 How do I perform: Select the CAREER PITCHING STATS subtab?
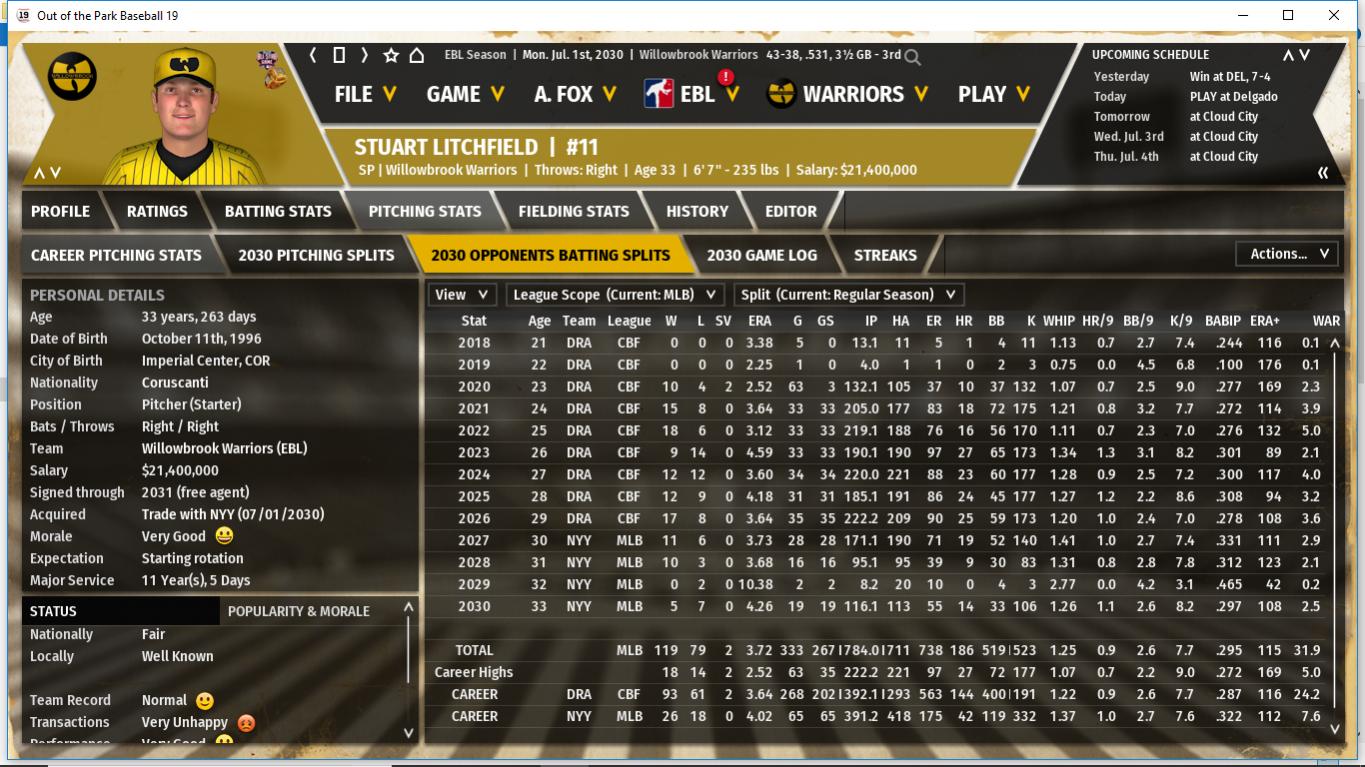pos(116,255)
